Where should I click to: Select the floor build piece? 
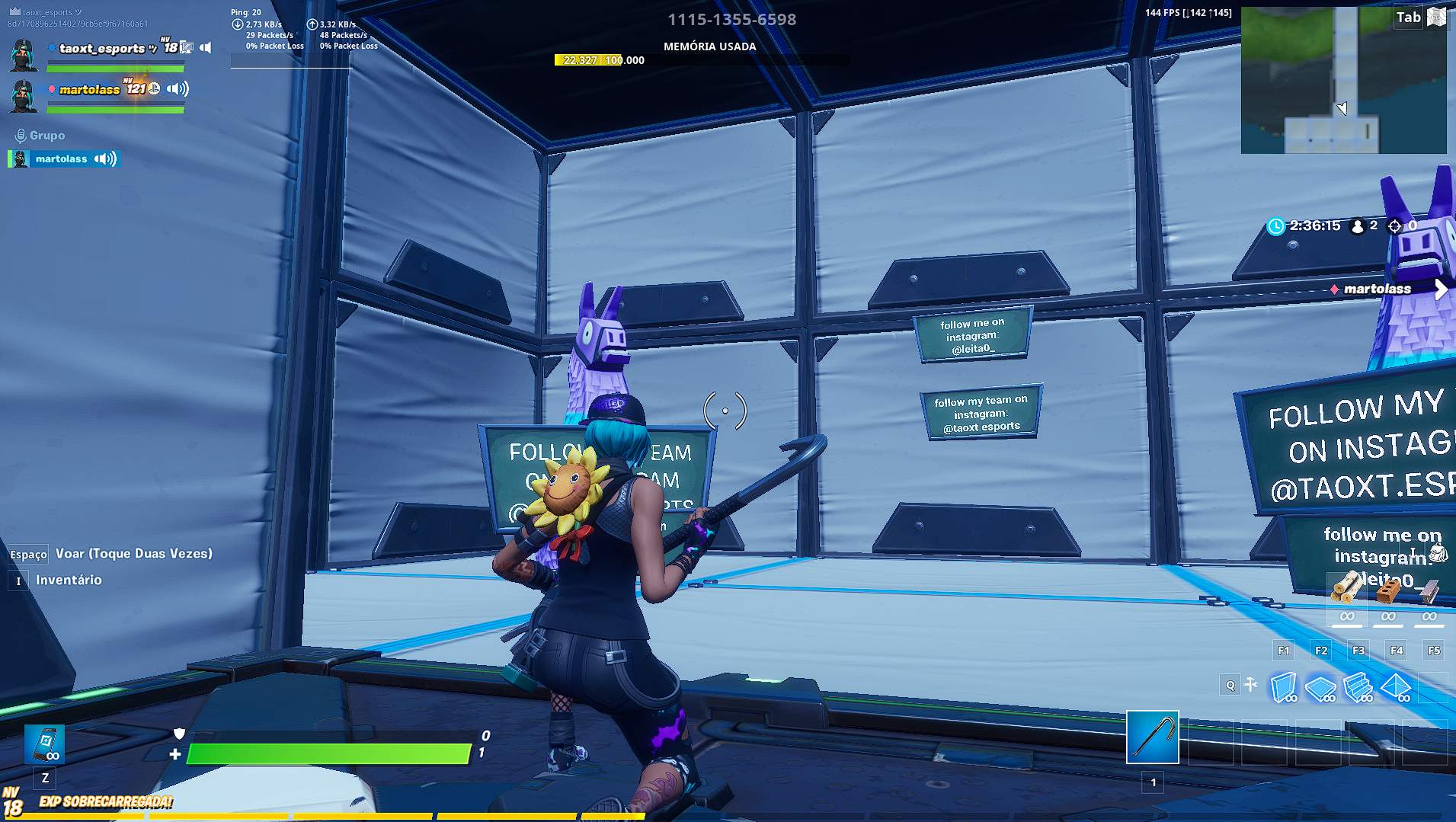[1320, 686]
